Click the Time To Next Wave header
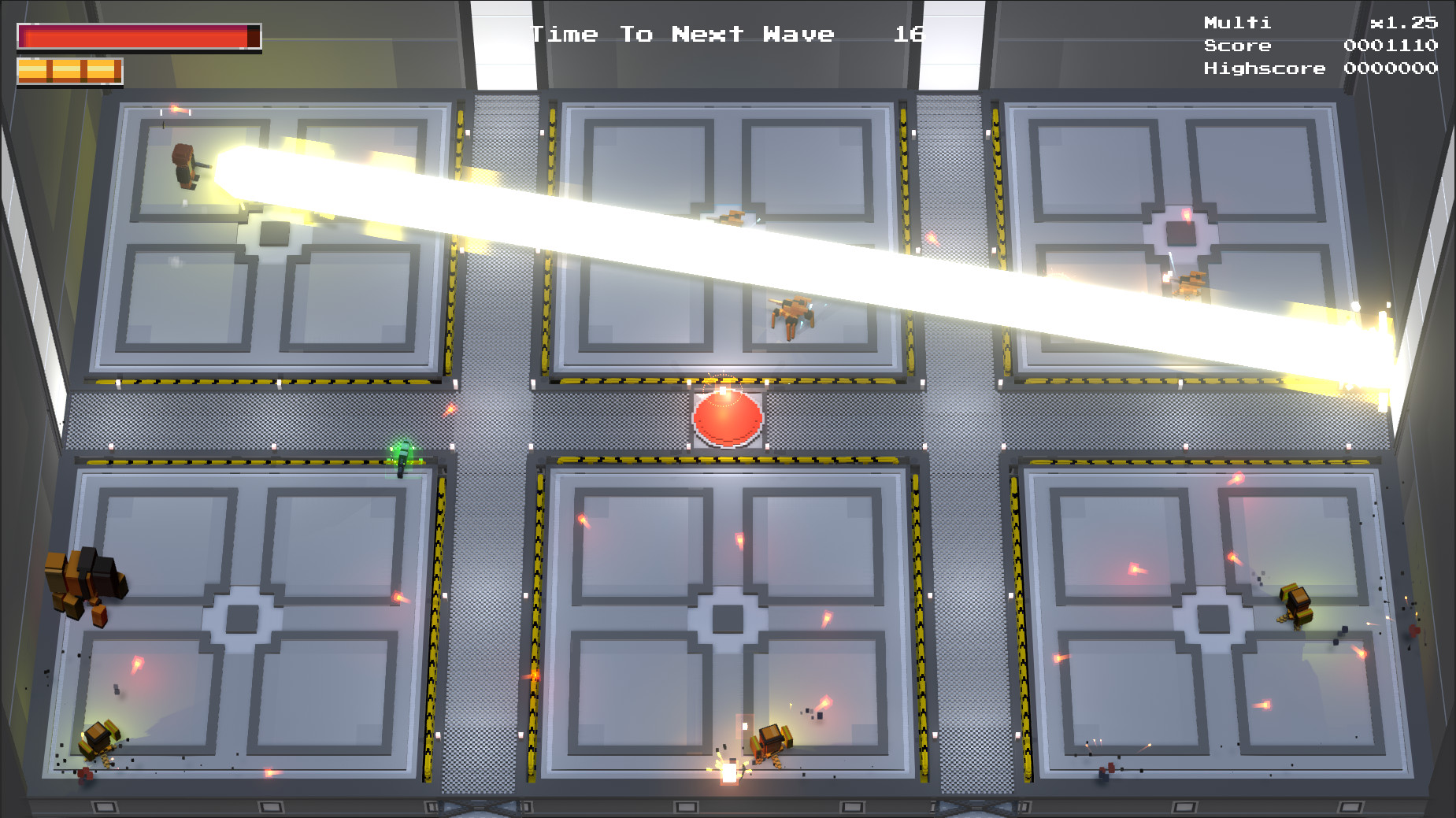 point(684,33)
